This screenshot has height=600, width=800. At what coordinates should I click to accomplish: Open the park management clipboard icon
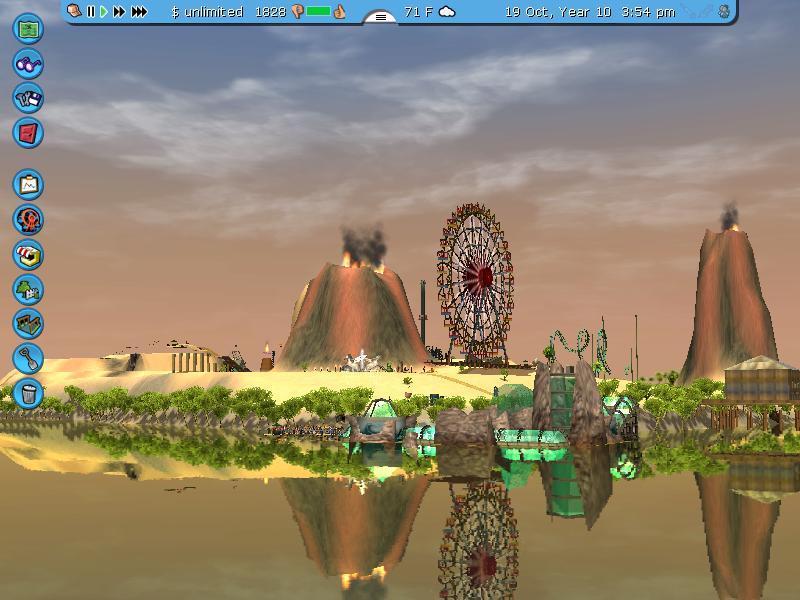(x=28, y=185)
